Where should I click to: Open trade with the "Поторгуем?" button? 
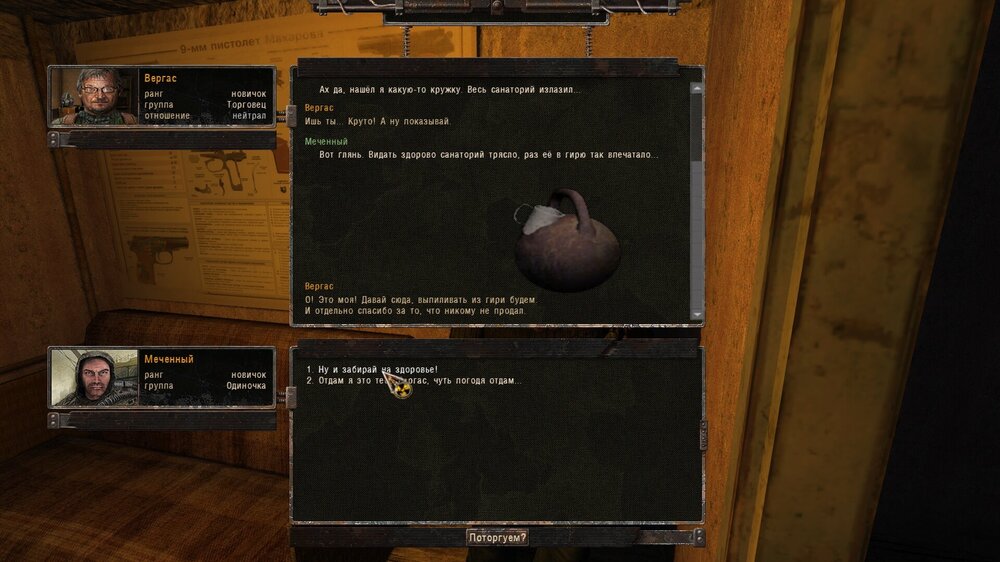[497, 537]
